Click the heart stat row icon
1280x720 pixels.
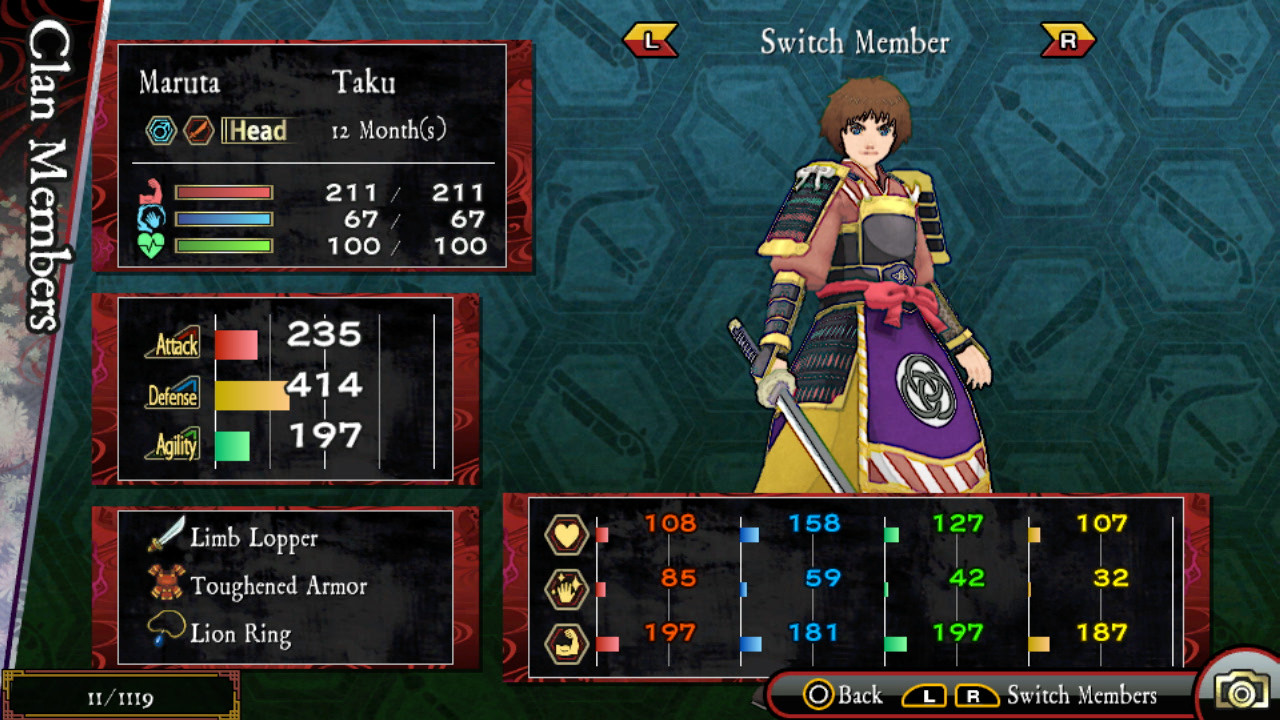point(566,535)
